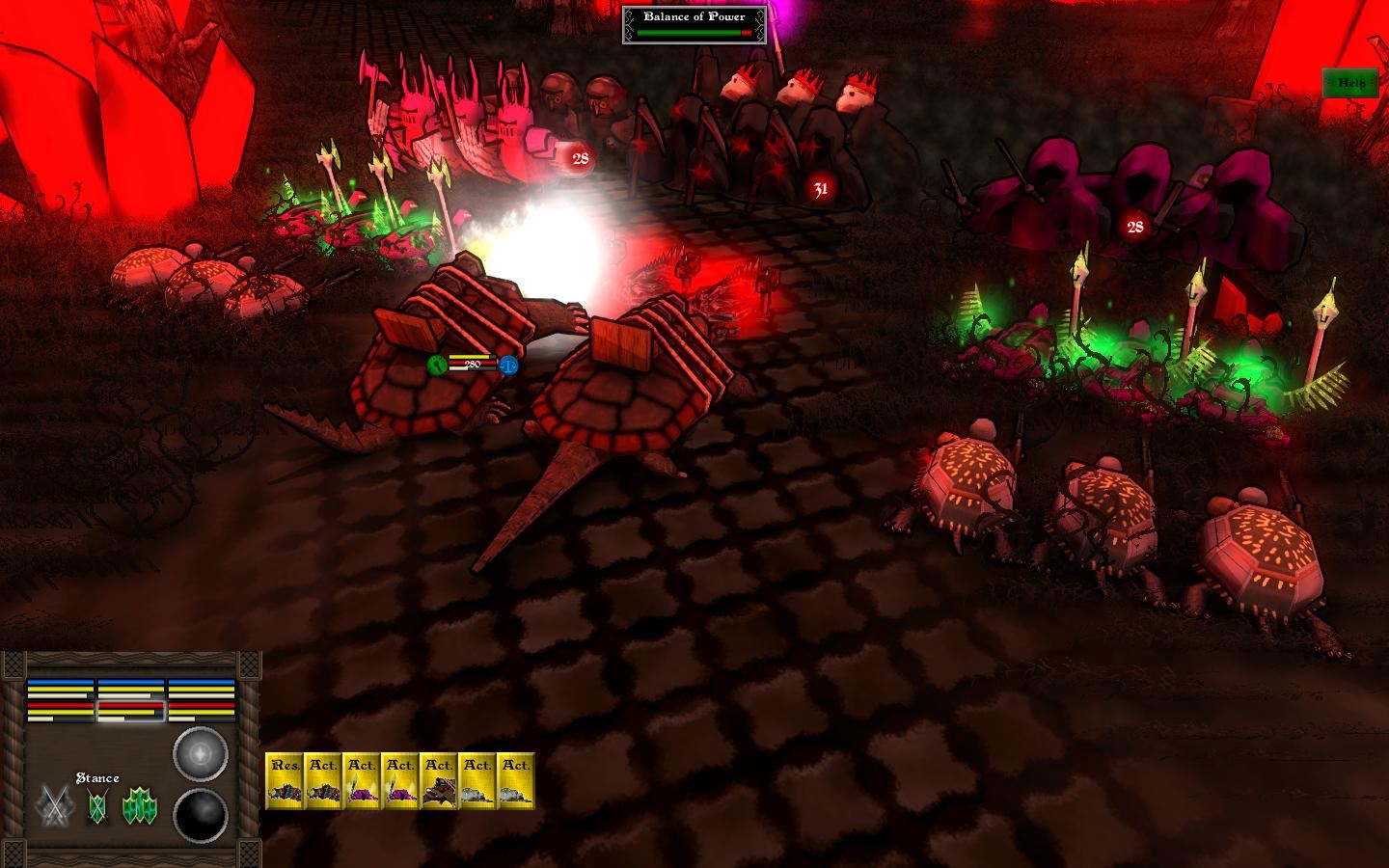Toggle the crossed-swords aggressive stance

point(54,806)
